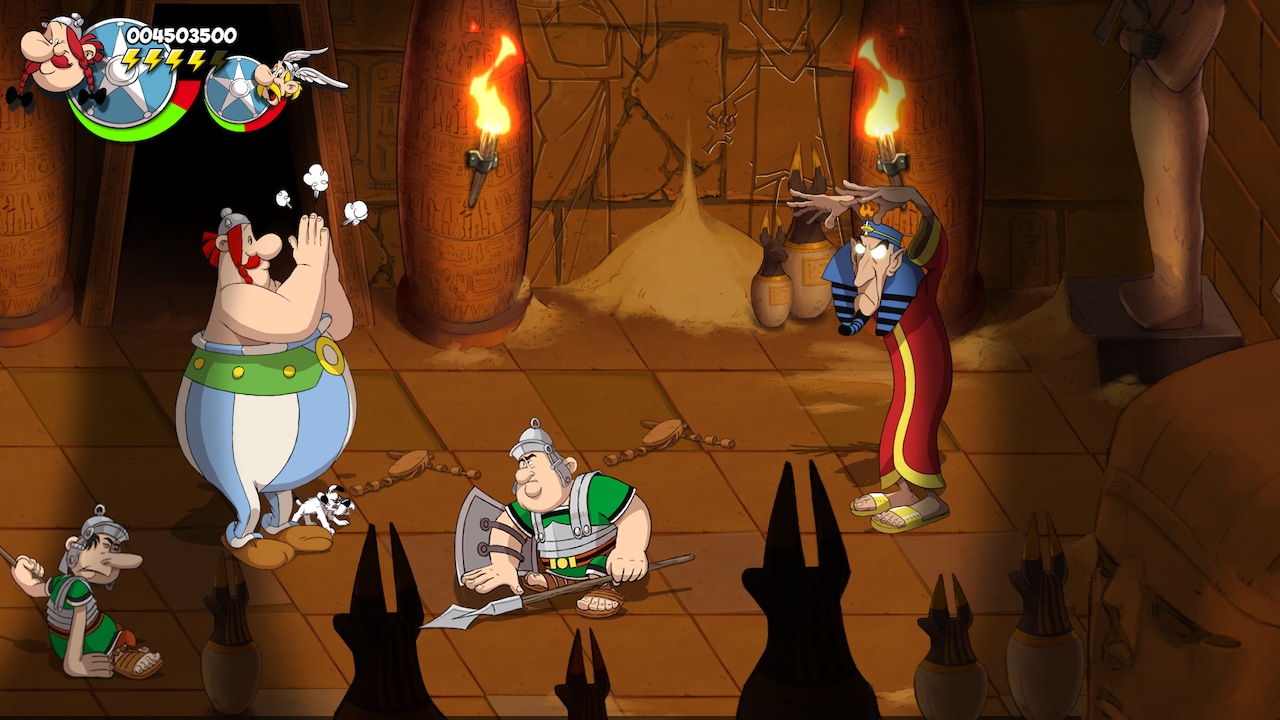Select the score counter 004503500
Viewport: 1280px width, 720px height.
click(181, 34)
